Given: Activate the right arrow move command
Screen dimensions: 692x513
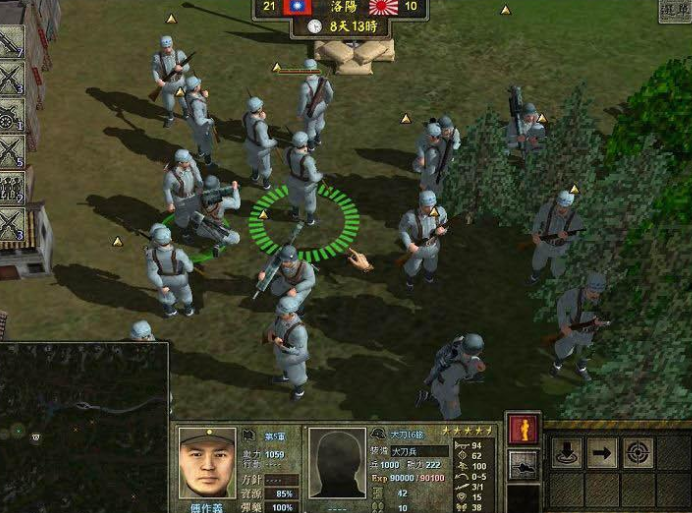Looking at the screenshot, I should (602, 452).
